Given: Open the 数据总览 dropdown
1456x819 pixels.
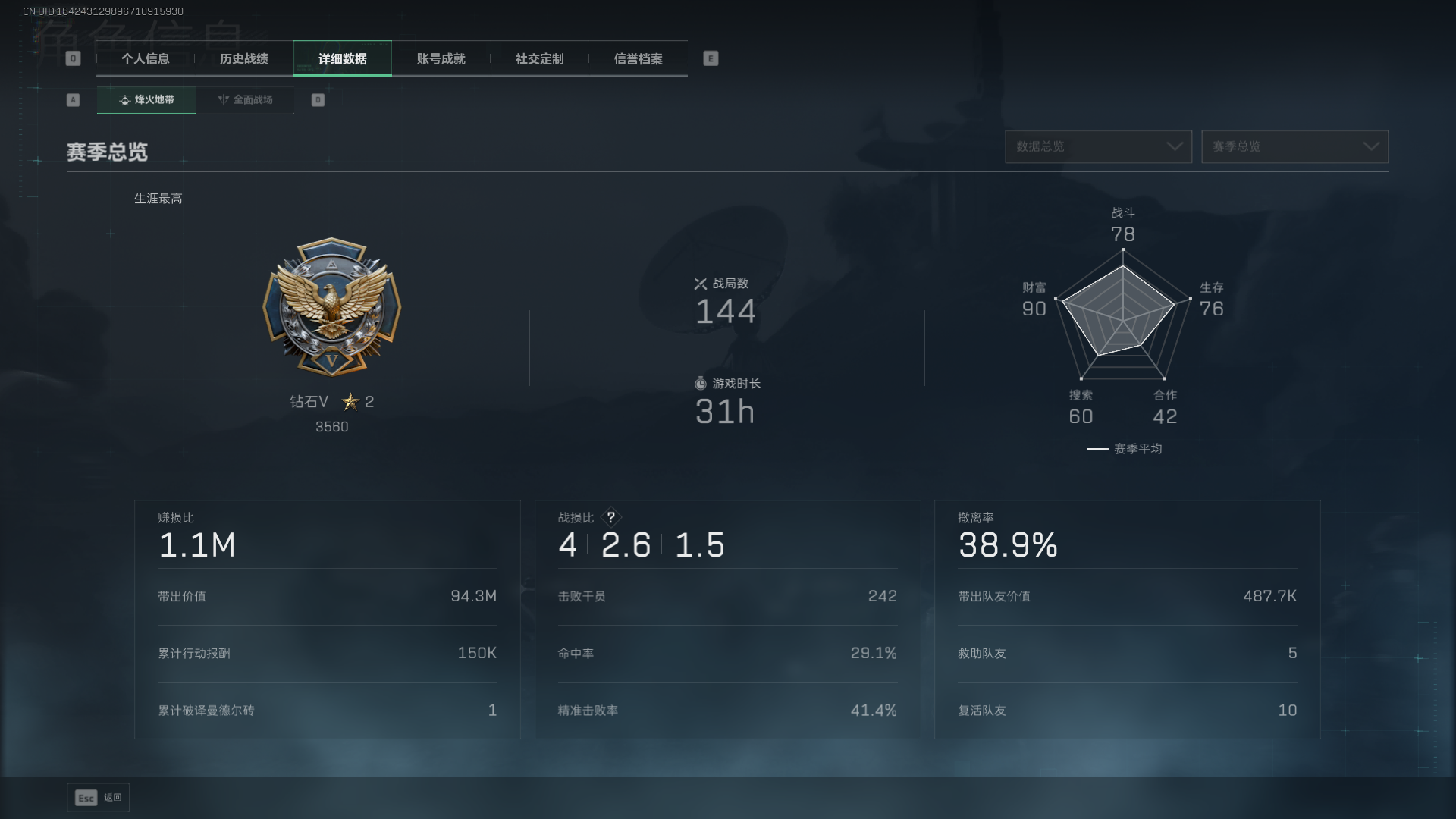Looking at the screenshot, I should point(1098,146).
